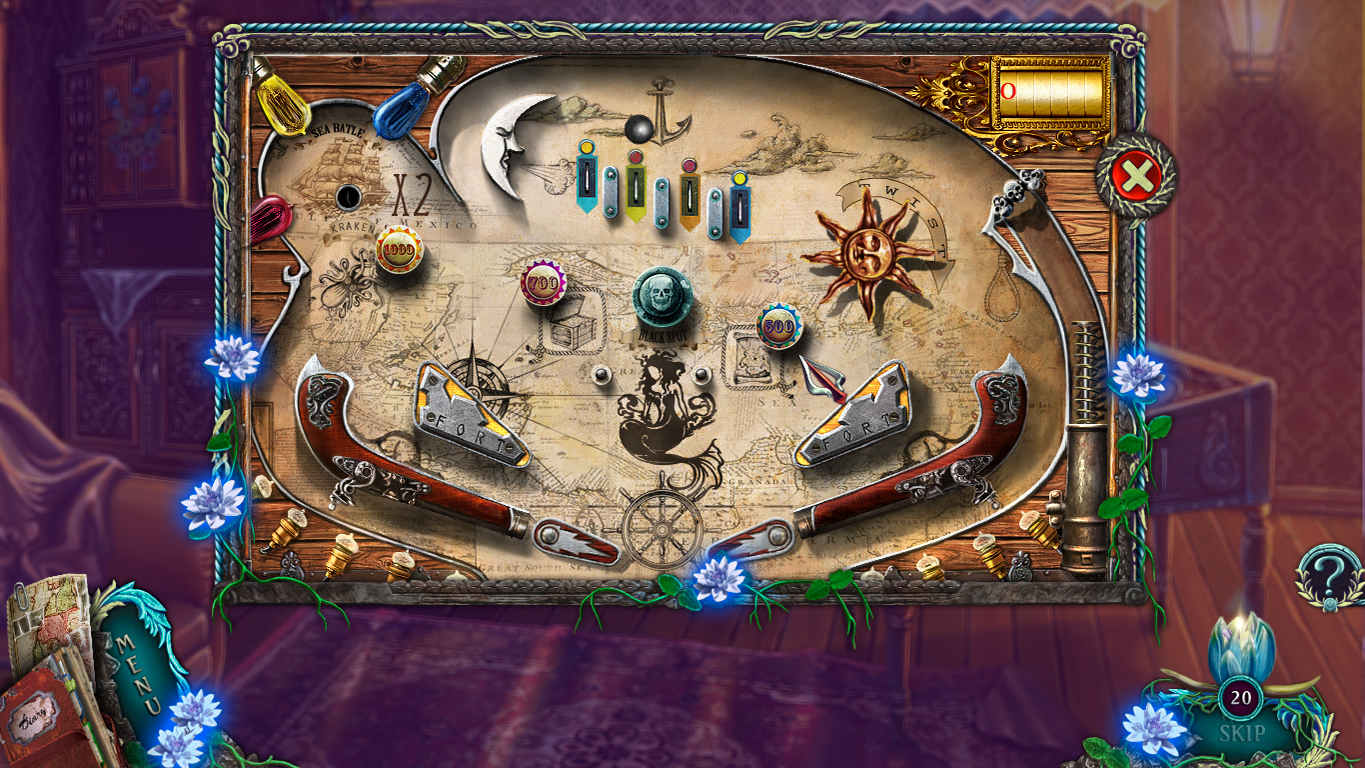This screenshot has width=1365, height=768.
Task: Exit the pinball puzzle with the X
Action: pyautogui.click(x=1139, y=175)
